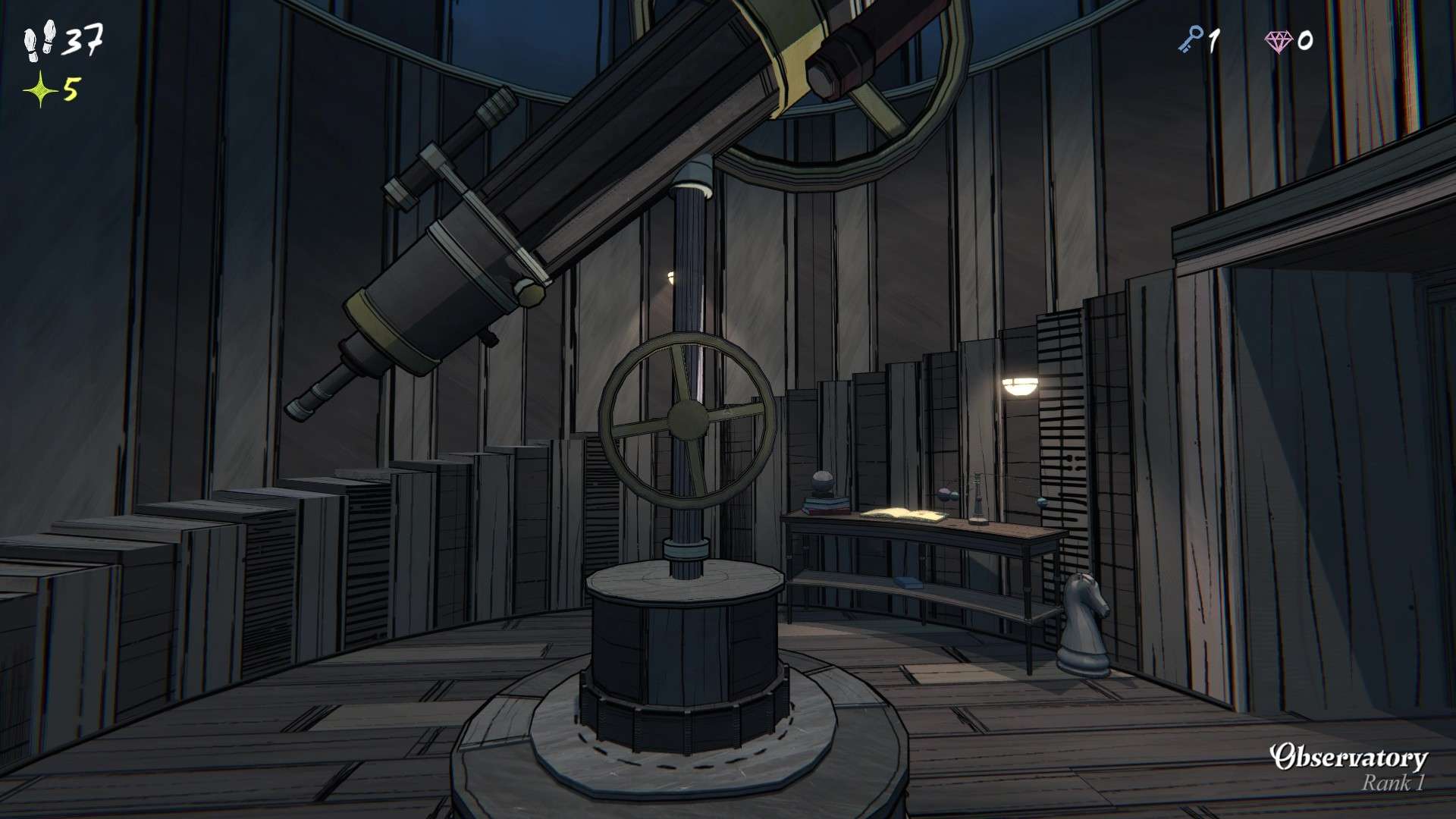Open the glowing book on the table
Viewport: 1456px width, 819px height.
pyautogui.click(x=904, y=514)
